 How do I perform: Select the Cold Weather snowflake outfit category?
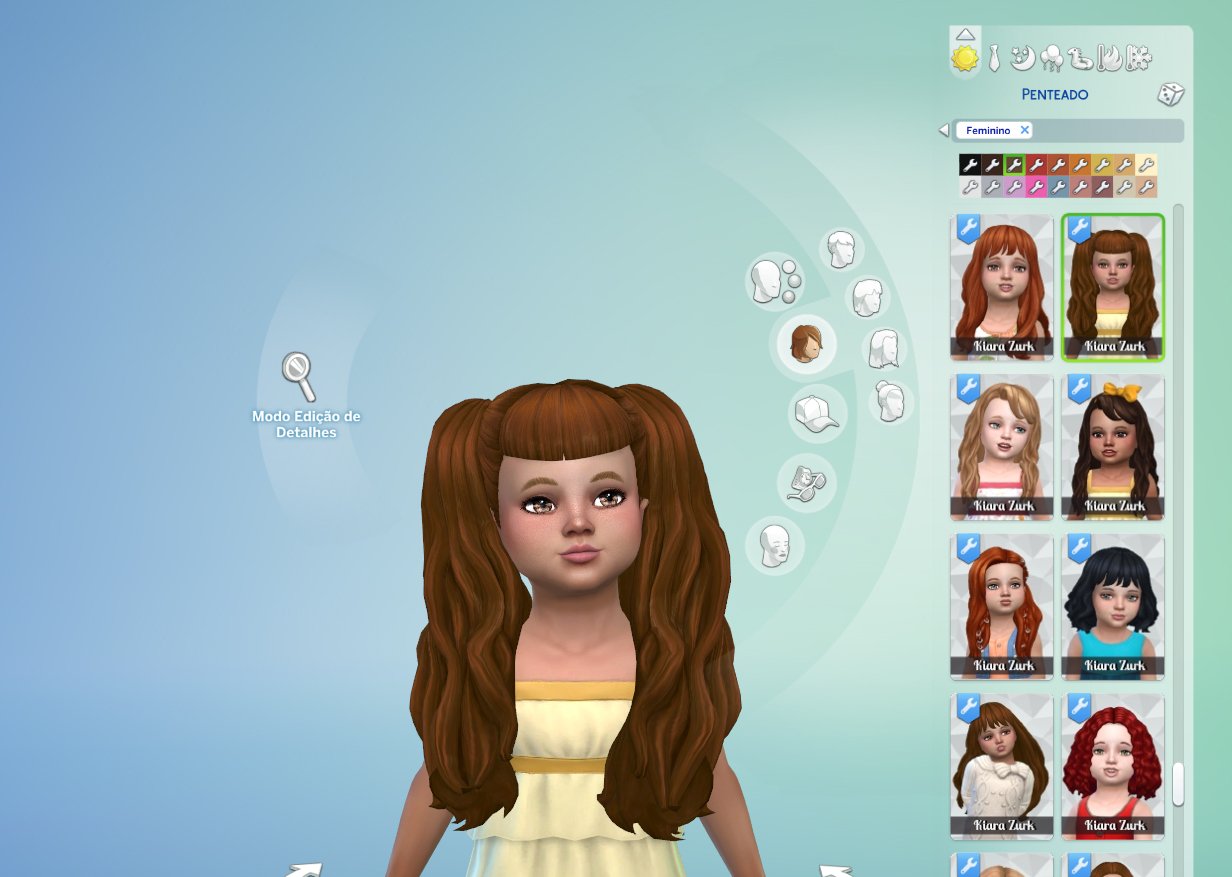coord(1138,60)
